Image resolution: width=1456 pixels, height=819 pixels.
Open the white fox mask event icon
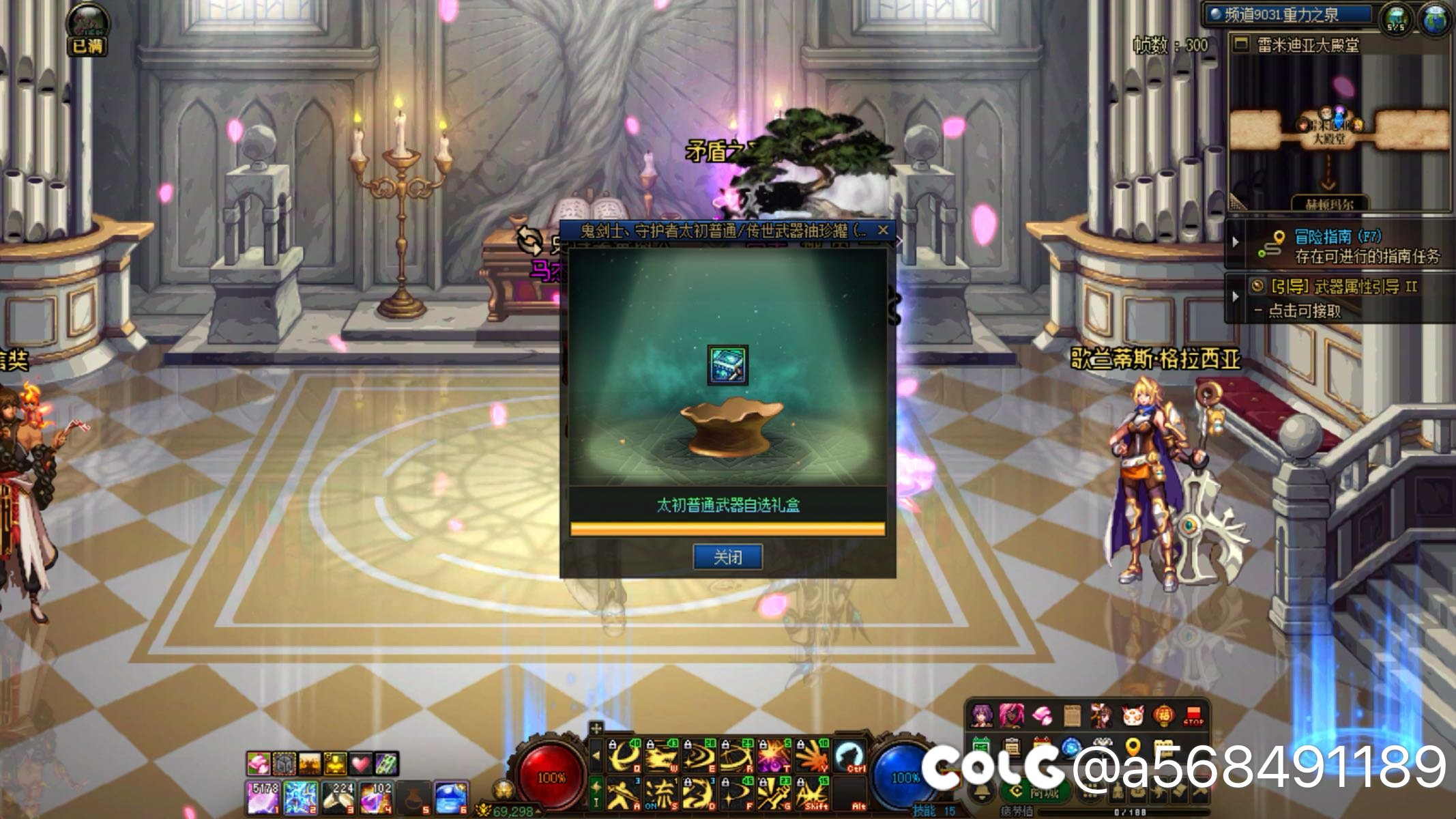tap(1133, 716)
